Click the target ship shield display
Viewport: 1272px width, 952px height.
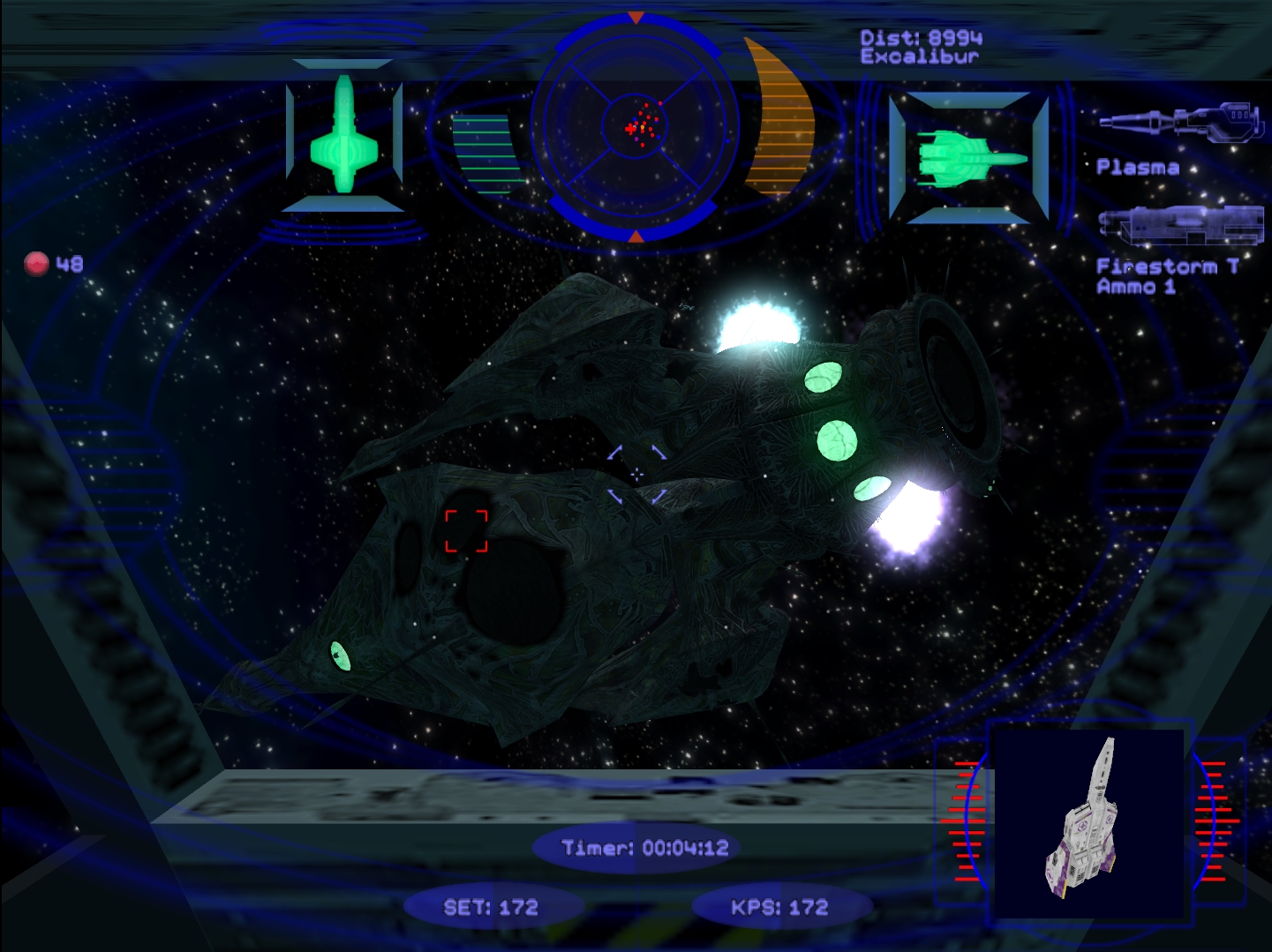click(969, 159)
